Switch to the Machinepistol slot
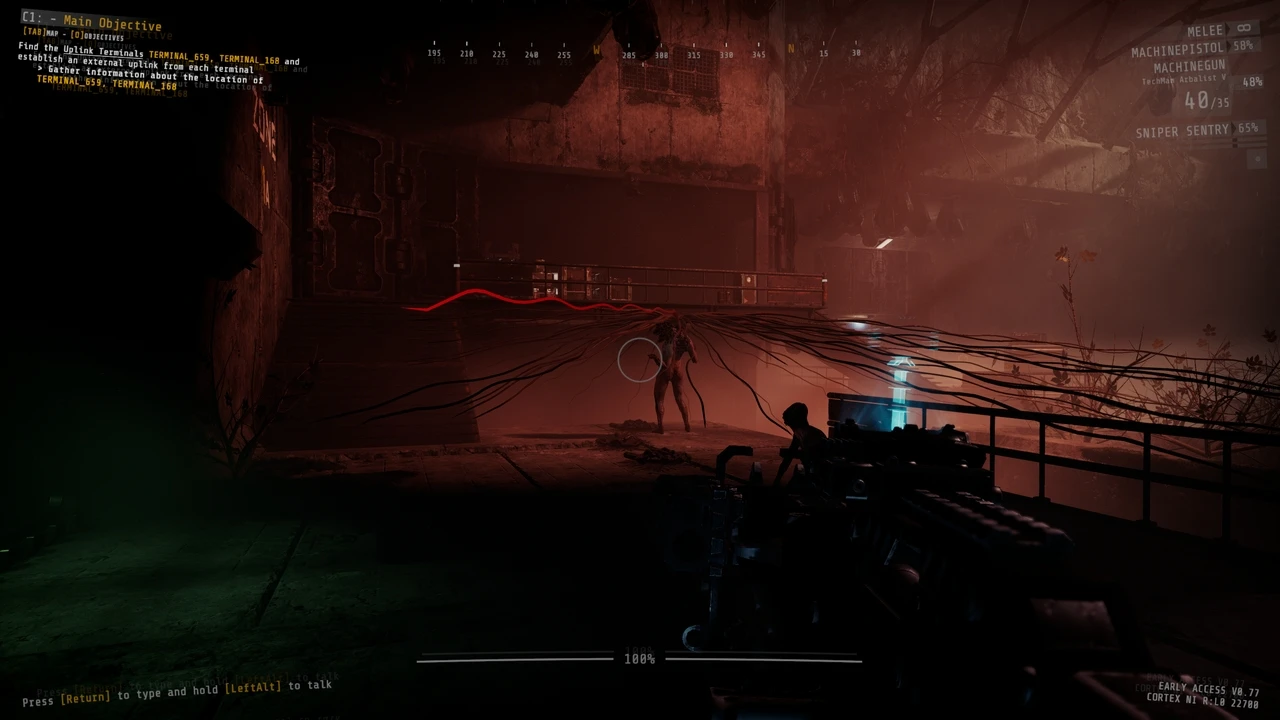 click(x=1179, y=50)
